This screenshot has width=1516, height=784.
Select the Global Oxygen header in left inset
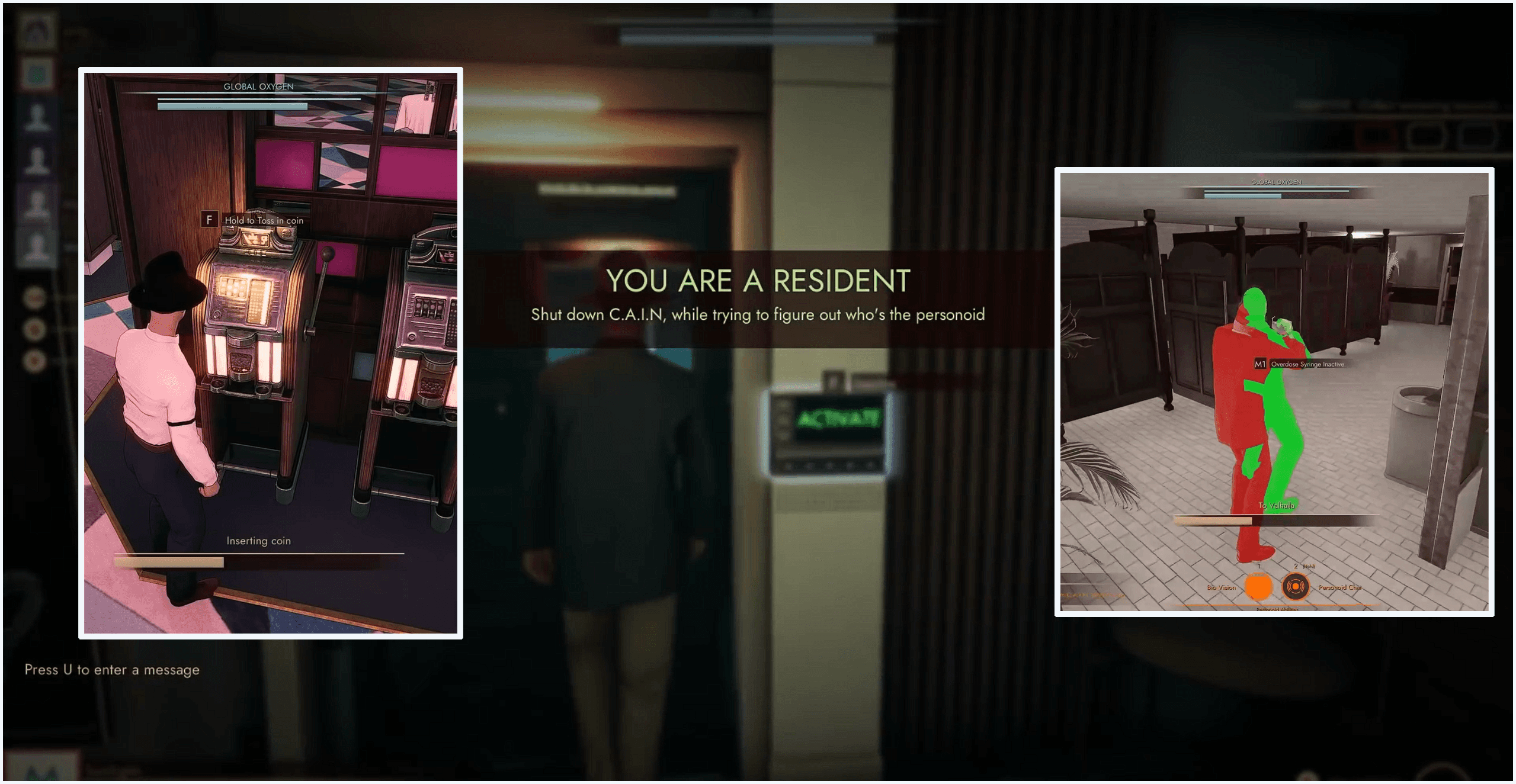point(258,87)
